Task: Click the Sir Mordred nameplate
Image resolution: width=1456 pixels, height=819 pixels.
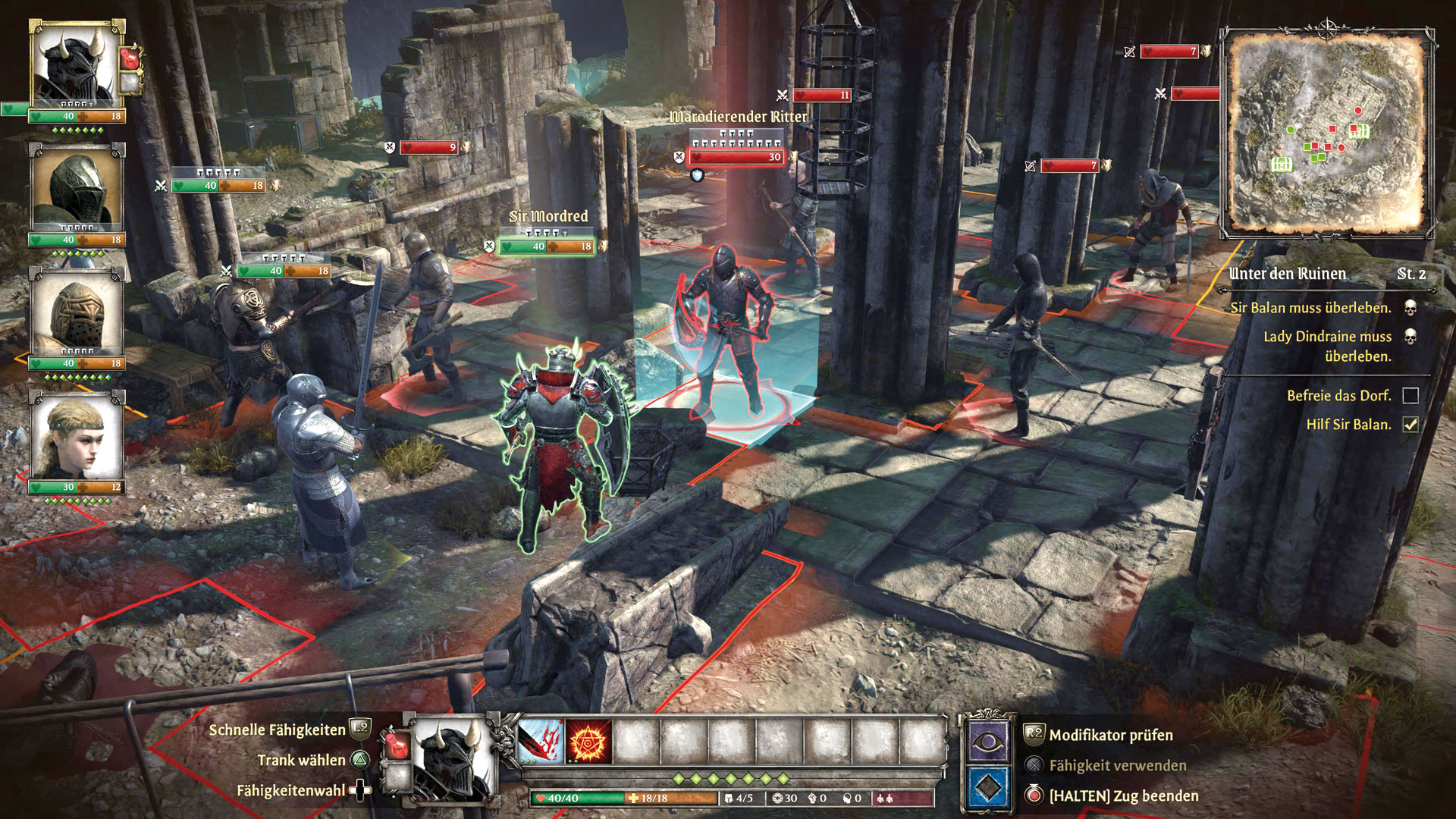Action: [x=548, y=217]
